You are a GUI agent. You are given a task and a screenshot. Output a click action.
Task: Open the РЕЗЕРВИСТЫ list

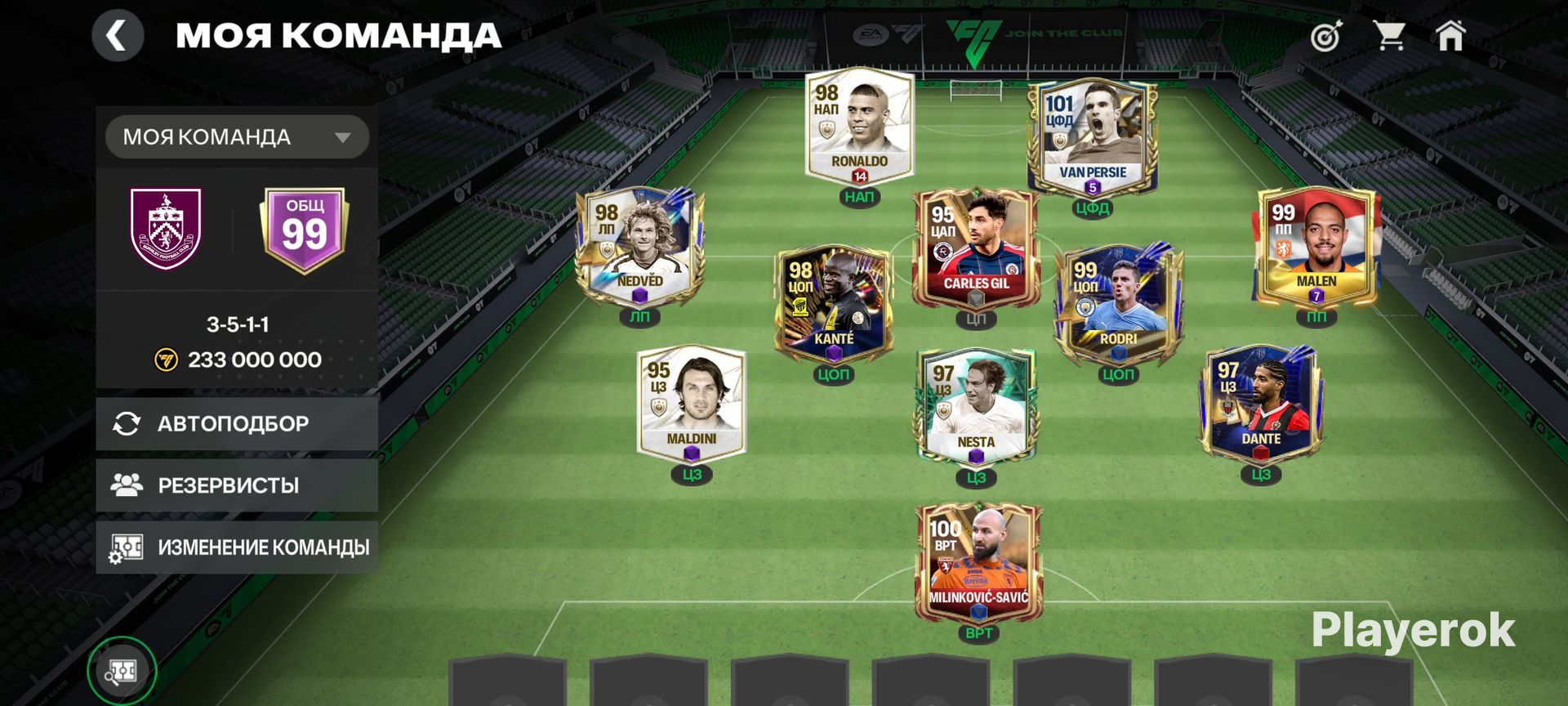pos(237,485)
